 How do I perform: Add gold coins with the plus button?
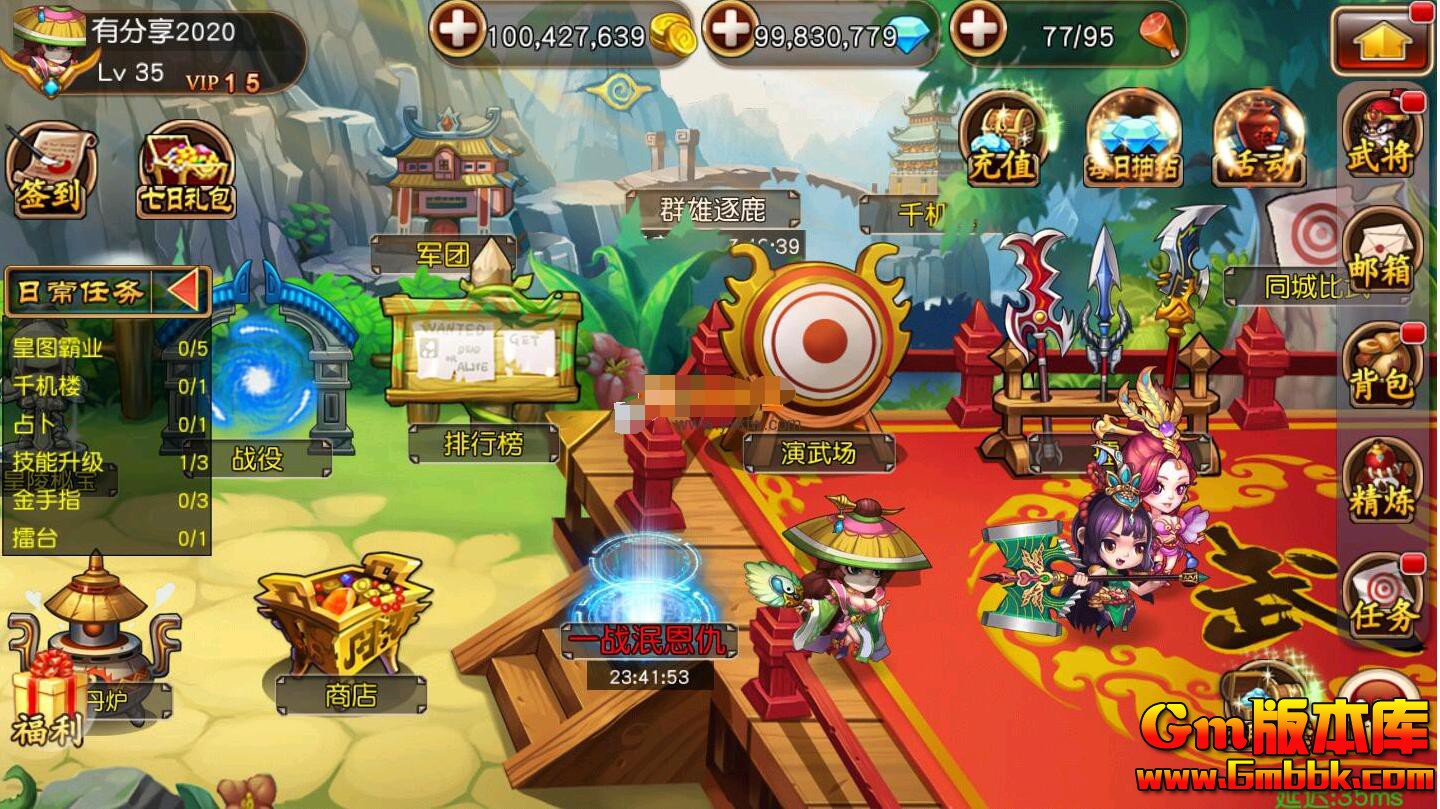(x=458, y=31)
